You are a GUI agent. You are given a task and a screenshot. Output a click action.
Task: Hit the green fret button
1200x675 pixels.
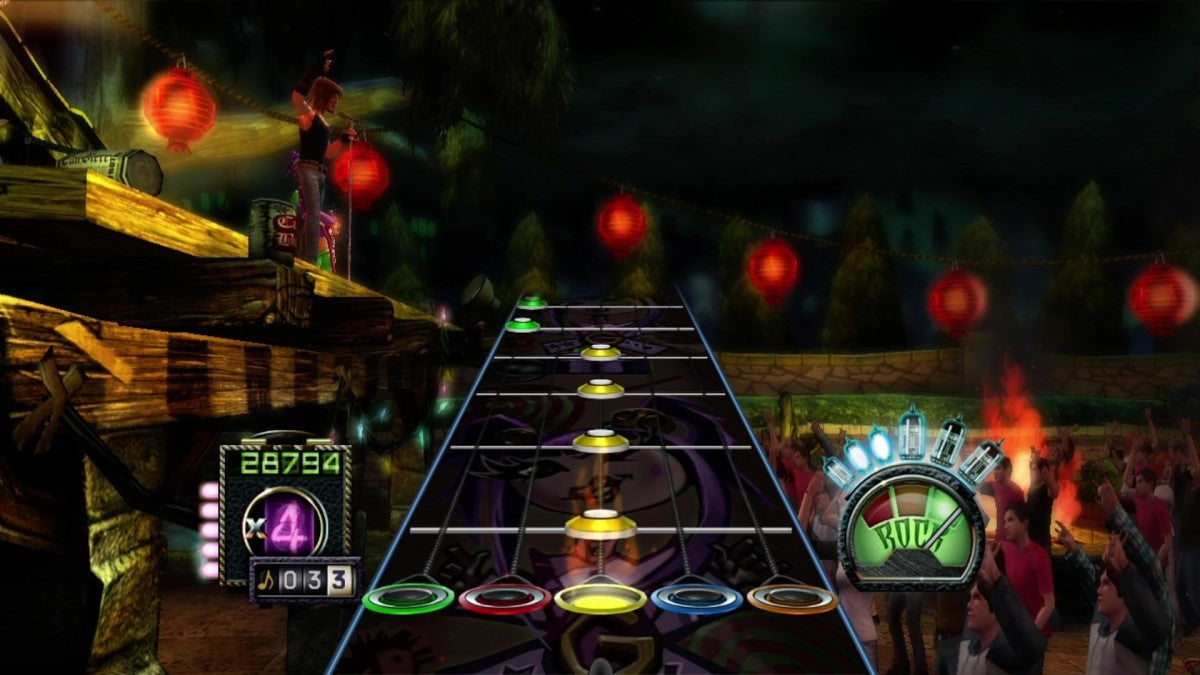(x=408, y=598)
